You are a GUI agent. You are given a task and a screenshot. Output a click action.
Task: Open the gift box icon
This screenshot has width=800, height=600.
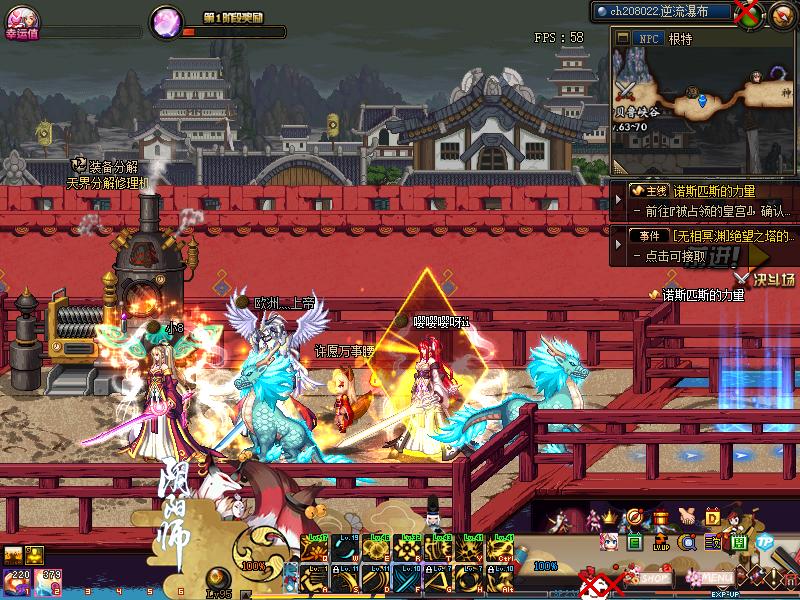click(x=660, y=518)
